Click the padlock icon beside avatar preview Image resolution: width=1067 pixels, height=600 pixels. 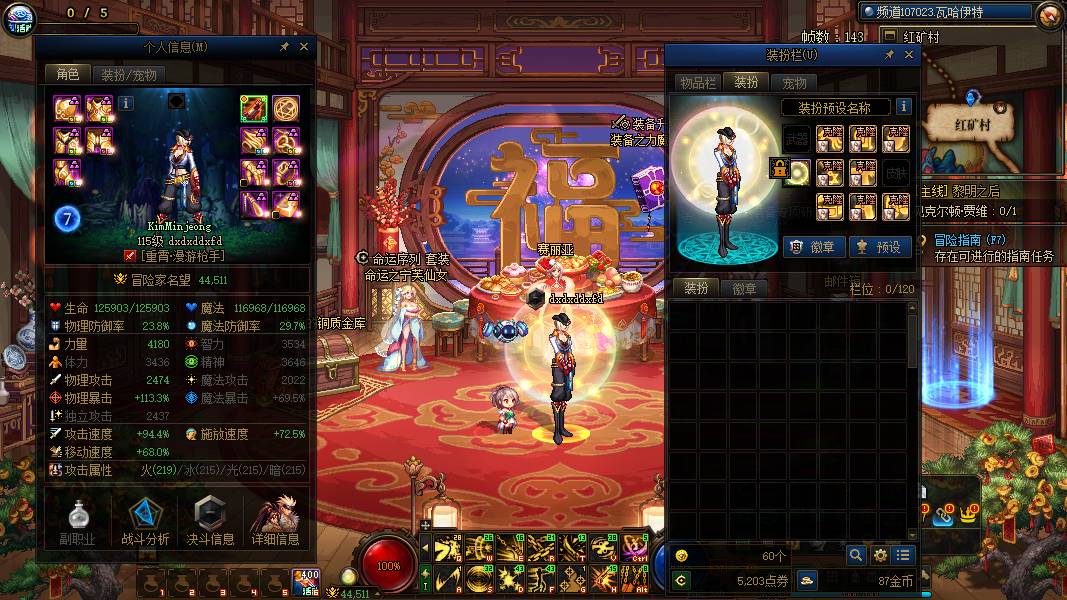(778, 168)
